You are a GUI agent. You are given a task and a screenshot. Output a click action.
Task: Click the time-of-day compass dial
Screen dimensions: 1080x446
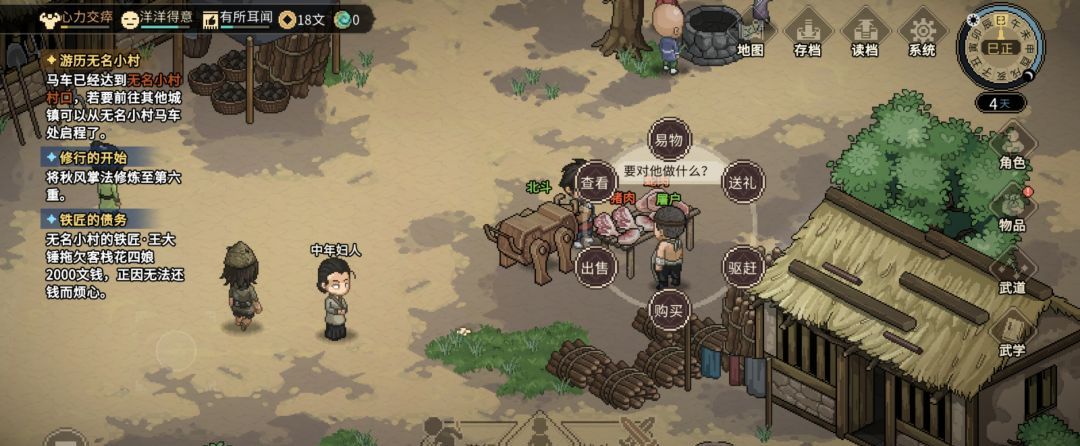click(1000, 46)
